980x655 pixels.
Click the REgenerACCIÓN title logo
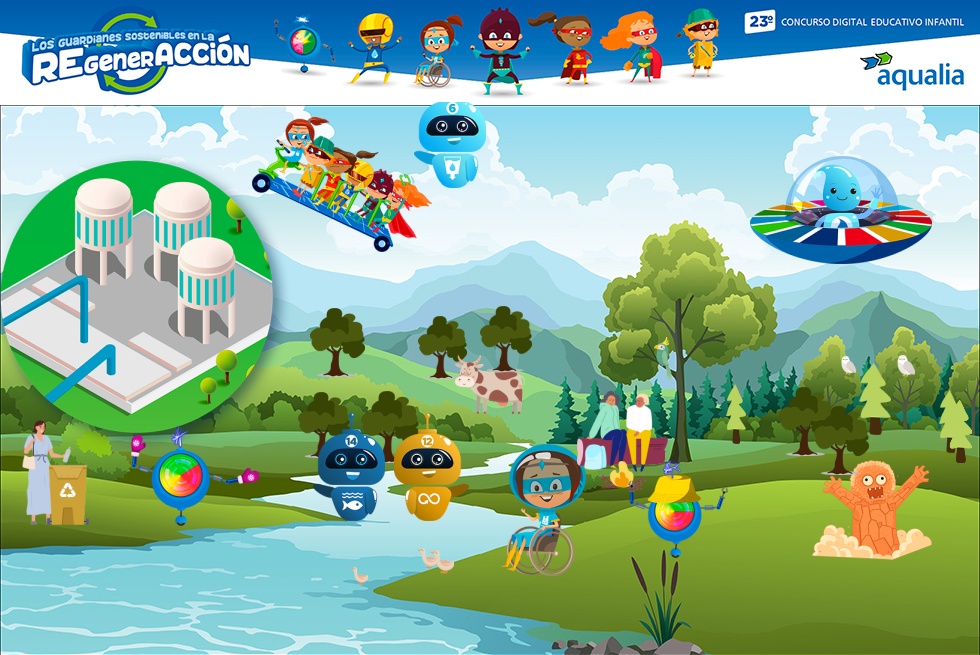[x=136, y=55]
